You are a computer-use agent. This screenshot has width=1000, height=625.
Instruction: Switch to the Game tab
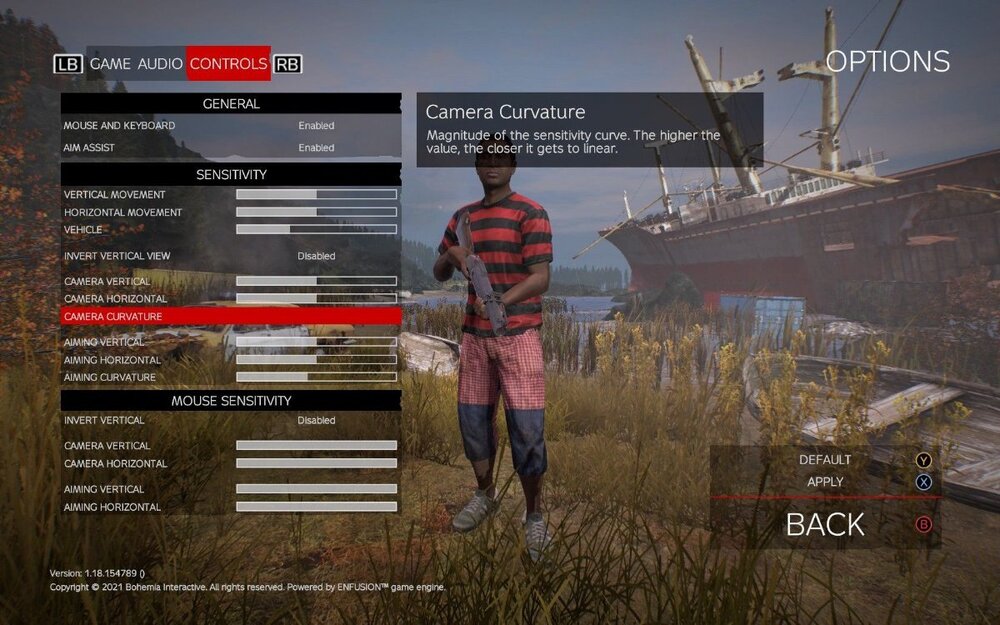click(x=110, y=64)
